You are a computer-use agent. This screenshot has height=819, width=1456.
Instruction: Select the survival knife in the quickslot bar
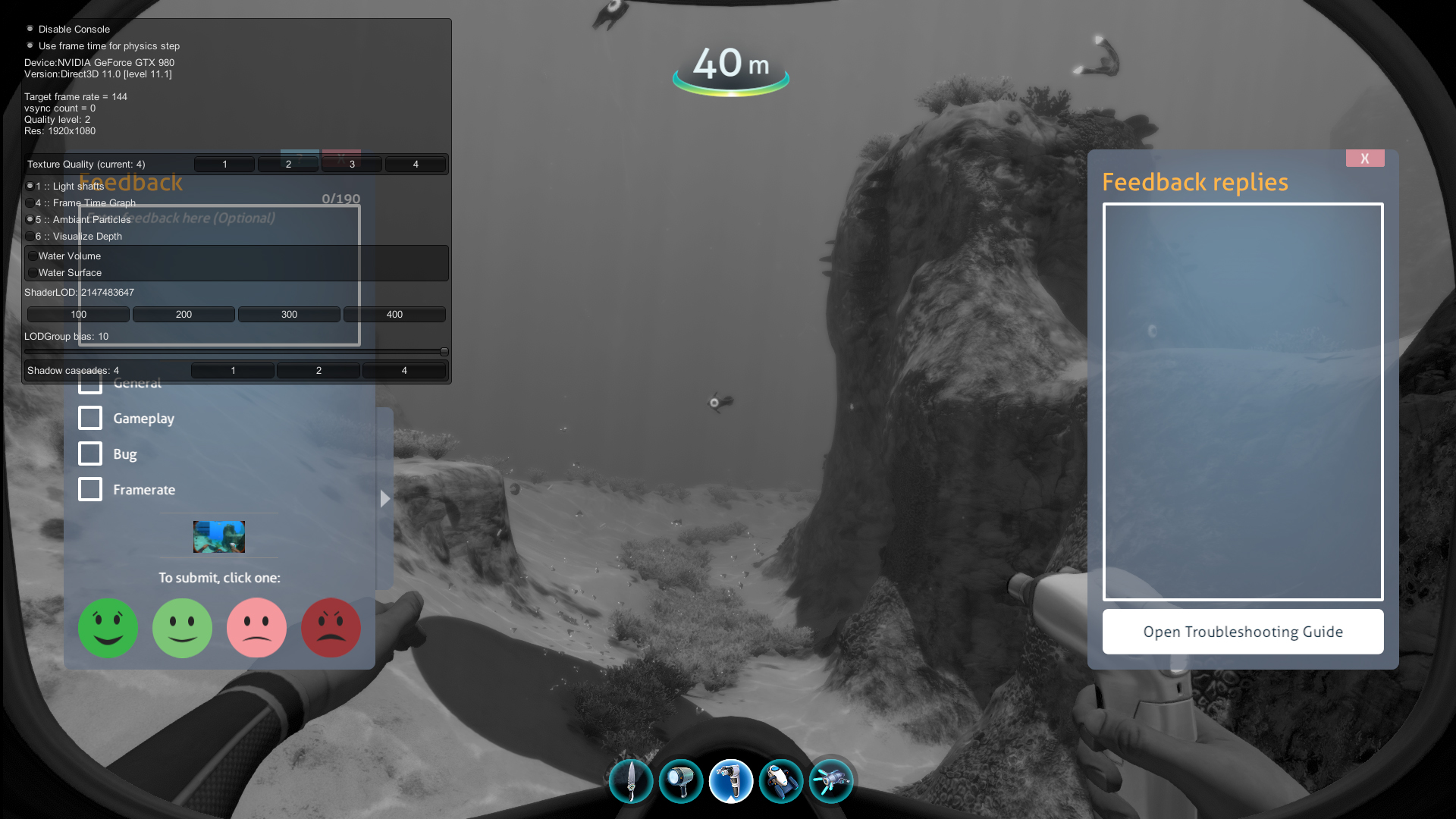pos(630,780)
